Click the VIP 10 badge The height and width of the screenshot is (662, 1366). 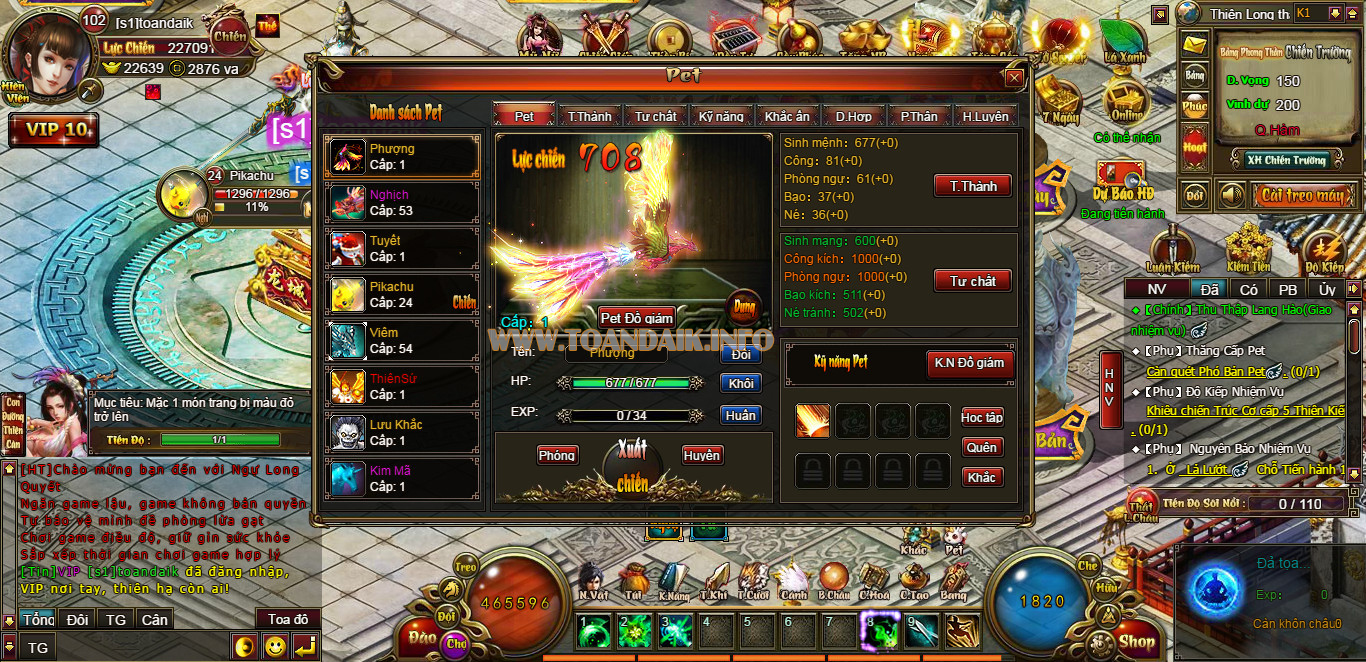(x=55, y=130)
